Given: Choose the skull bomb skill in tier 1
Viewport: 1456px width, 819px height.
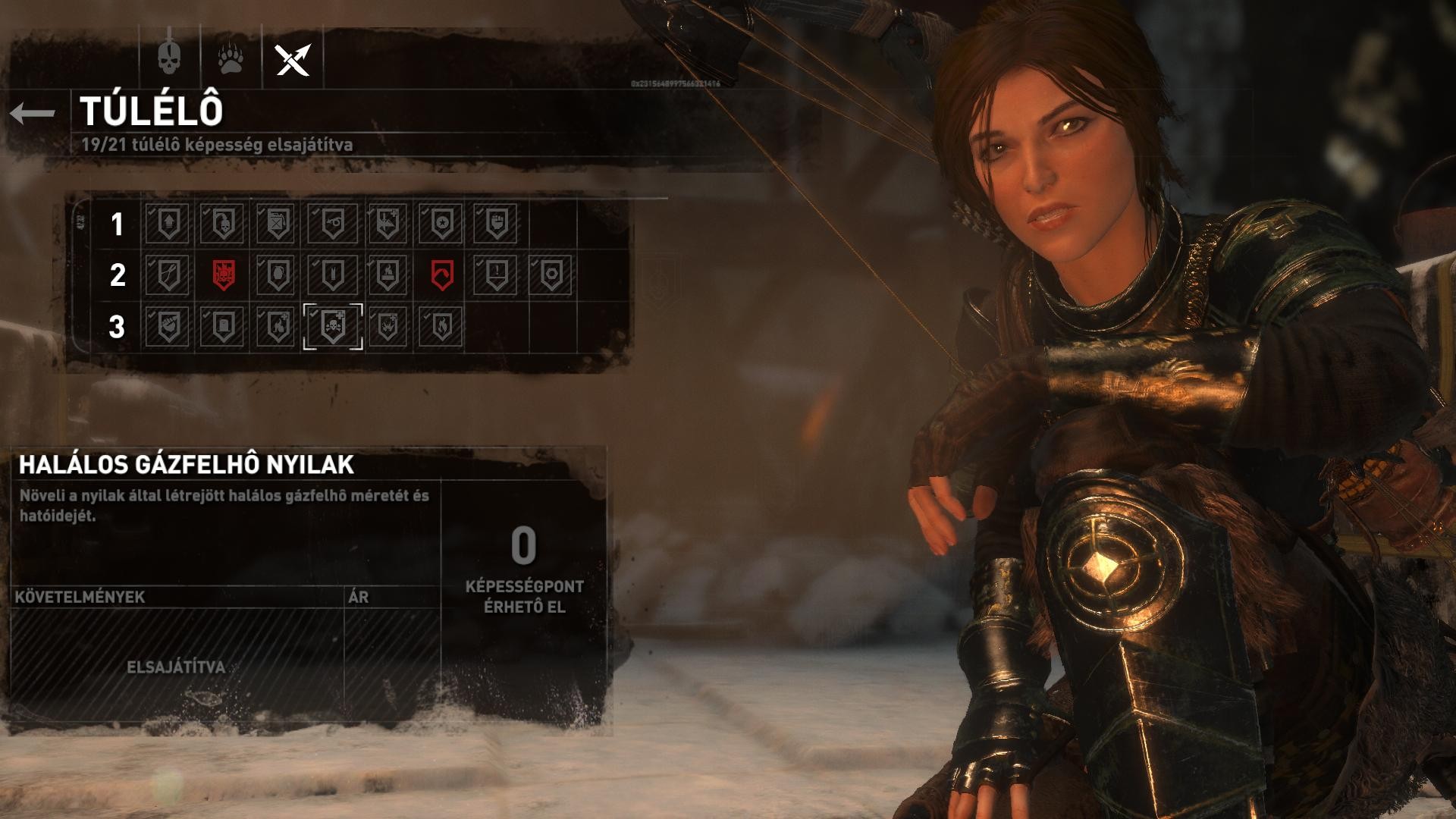Looking at the screenshot, I should pyautogui.click(x=223, y=224).
